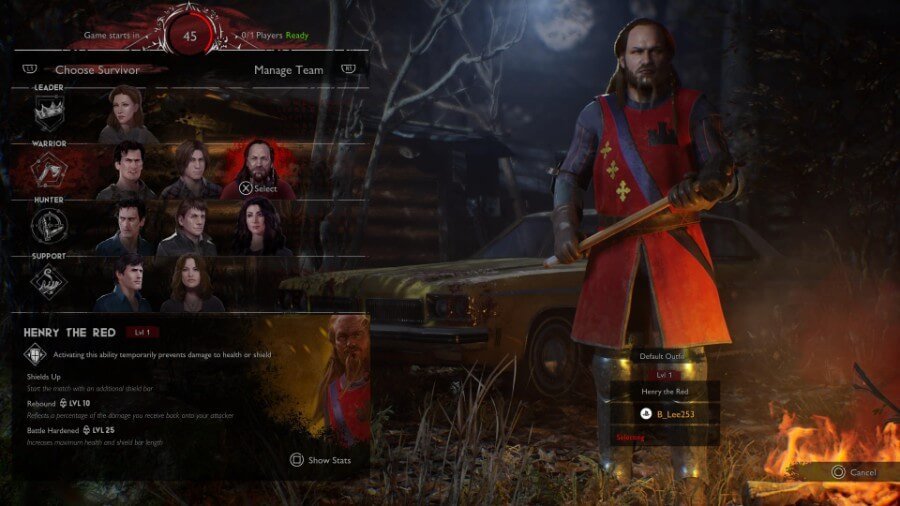Select the dark-haired woman in the Hunter row
Viewport: 900px width, 506px height.
pos(257,228)
